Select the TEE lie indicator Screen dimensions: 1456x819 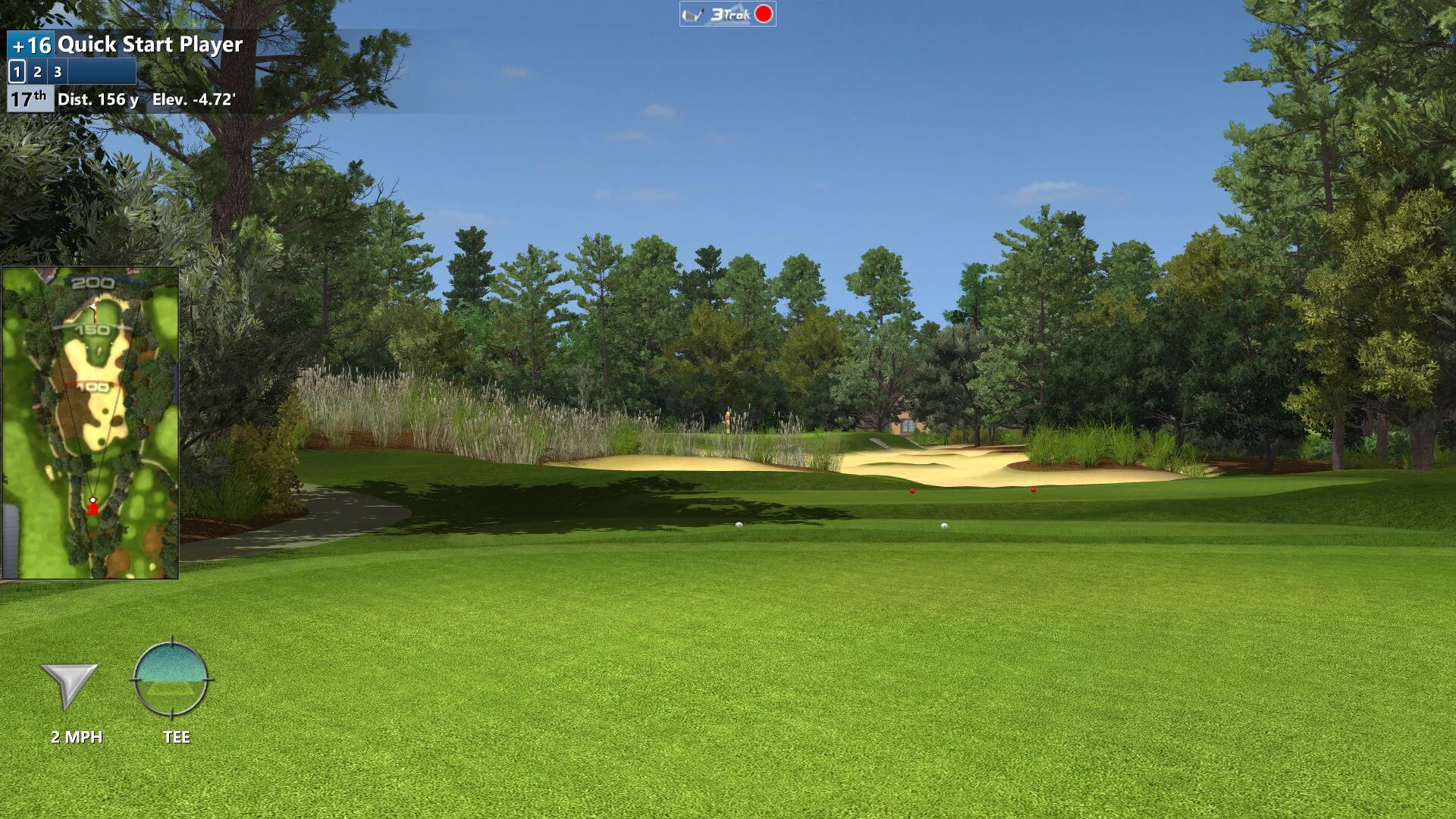pyautogui.click(x=171, y=679)
